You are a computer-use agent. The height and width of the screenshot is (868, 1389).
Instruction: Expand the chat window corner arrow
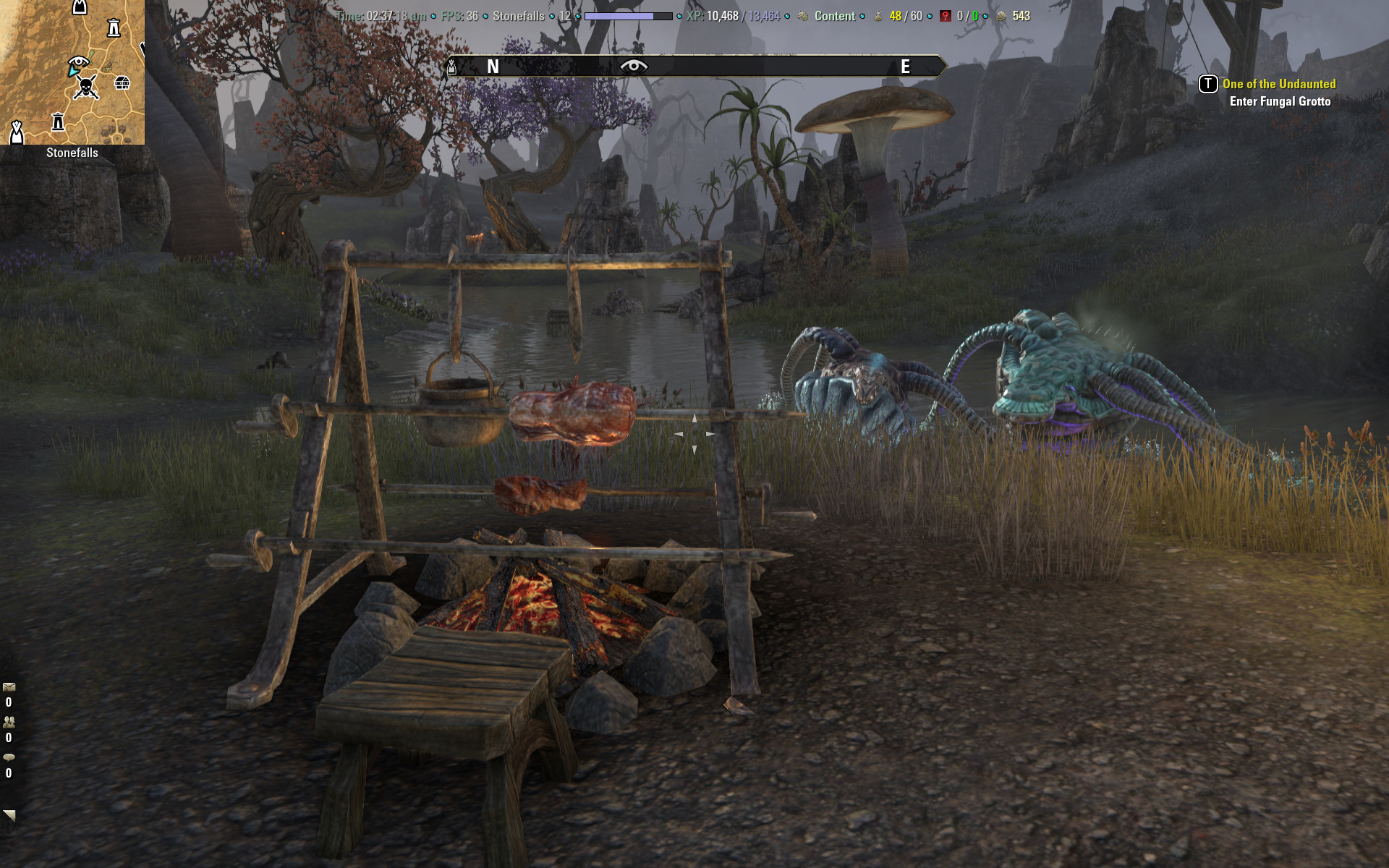click(x=9, y=815)
